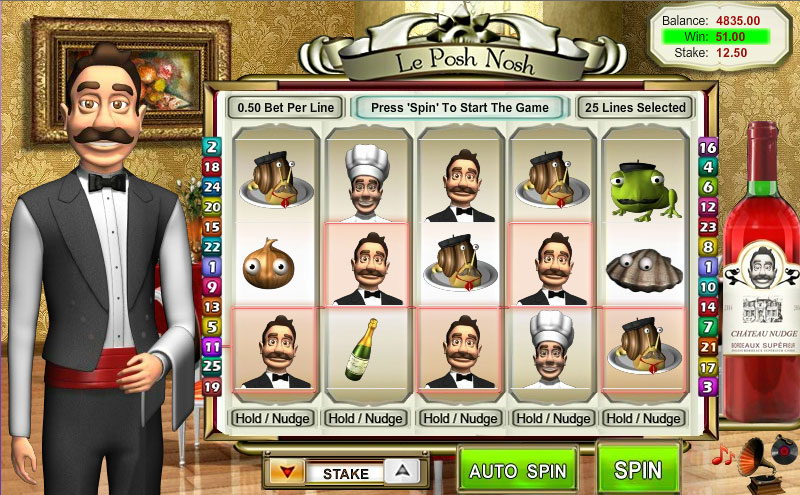800x495 pixels.
Task: Choose payline 18 marker
Action: (x=212, y=166)
